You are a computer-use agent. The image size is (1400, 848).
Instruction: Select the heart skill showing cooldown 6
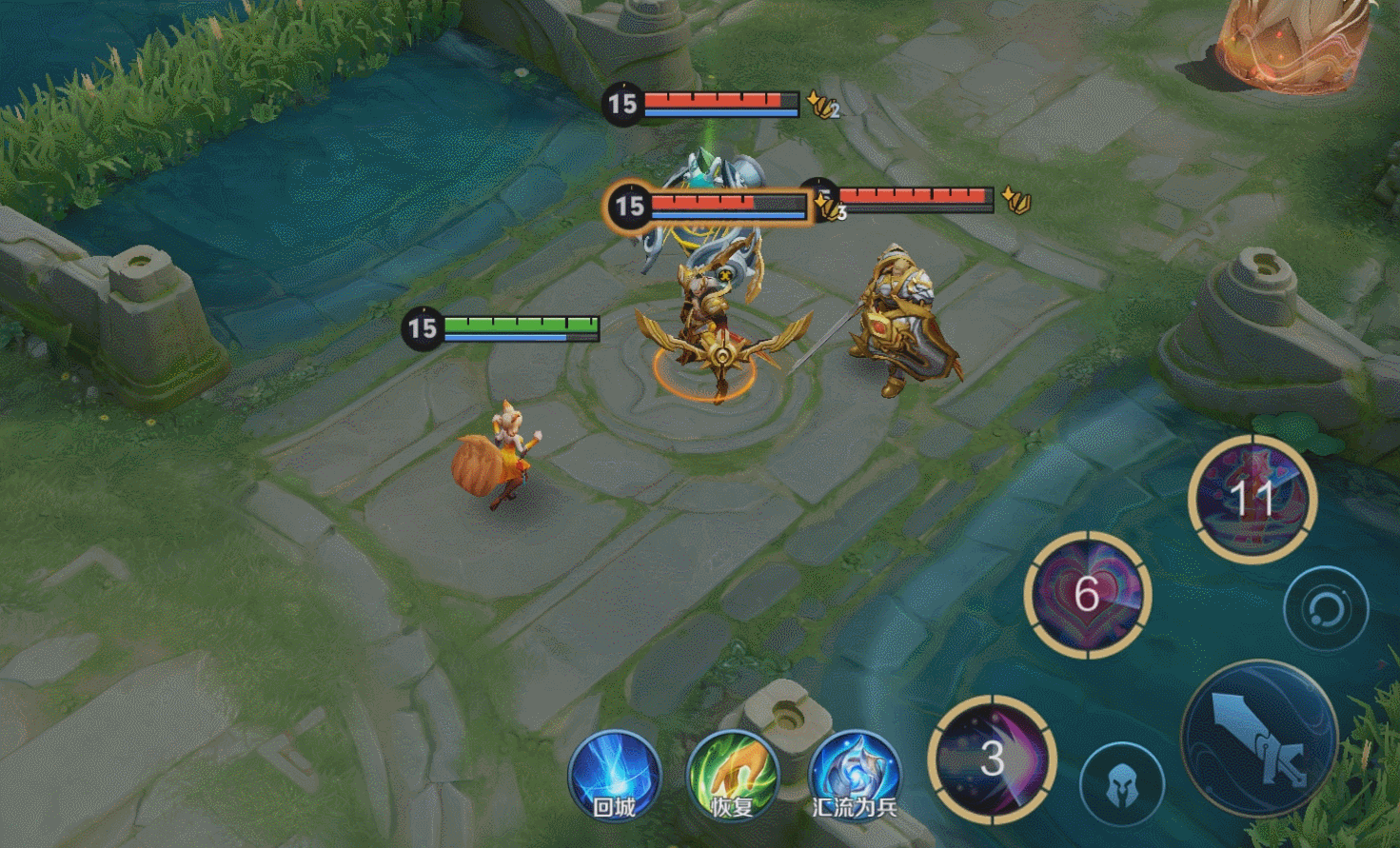1087,594
